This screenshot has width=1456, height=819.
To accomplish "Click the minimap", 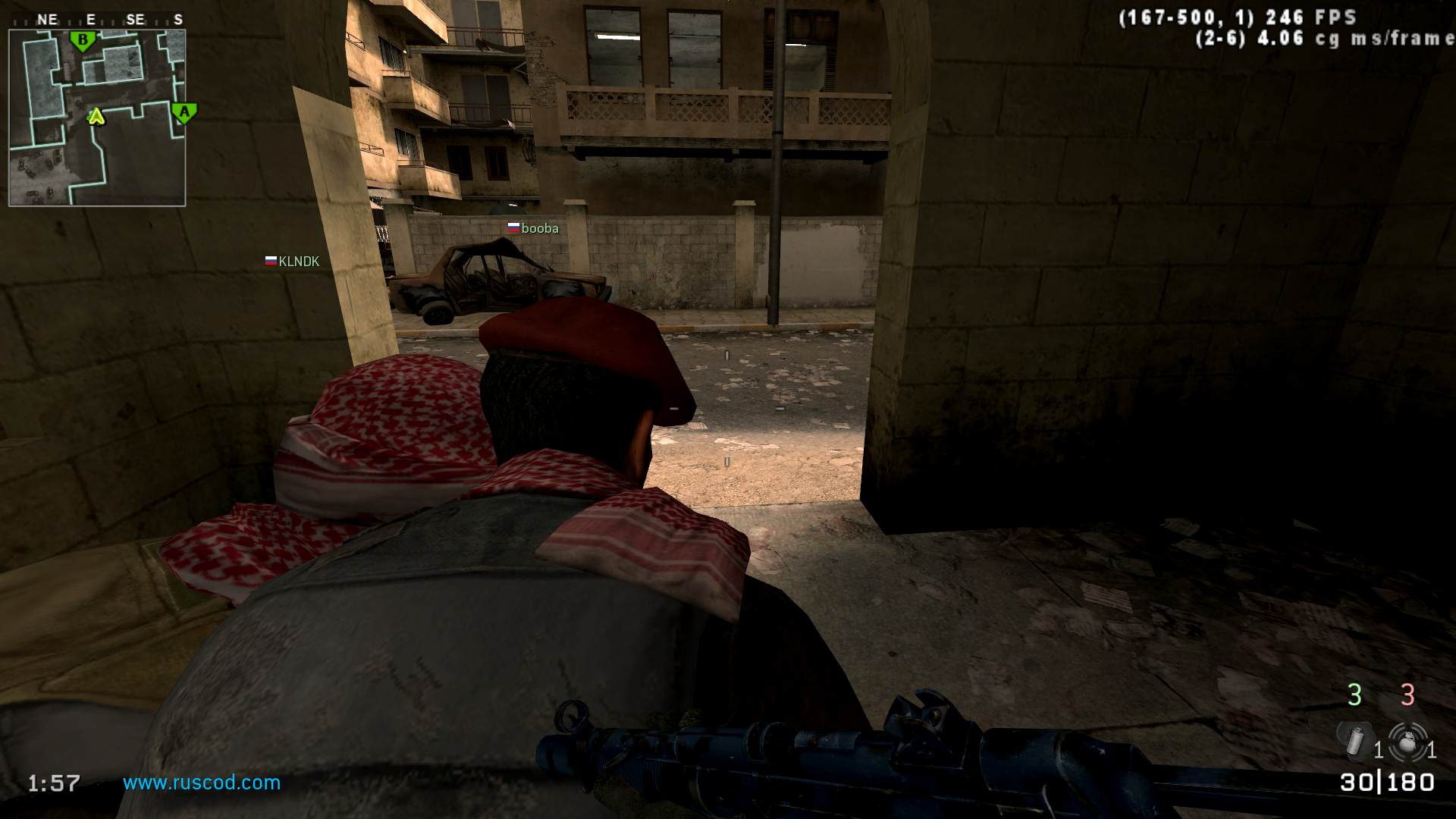I will pos(97,118).
